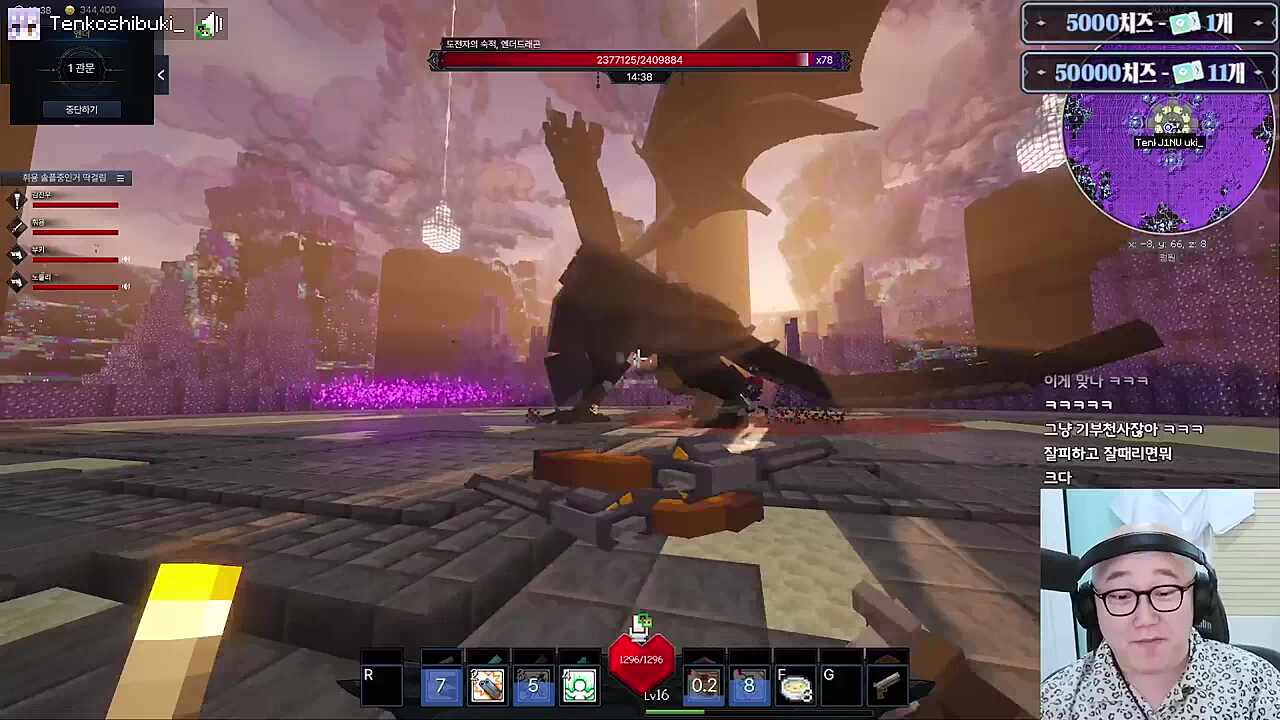Click the 중단하기 stop button
Image resolution: width=1280 pixels, height=720 pixels.
[81, 109]
